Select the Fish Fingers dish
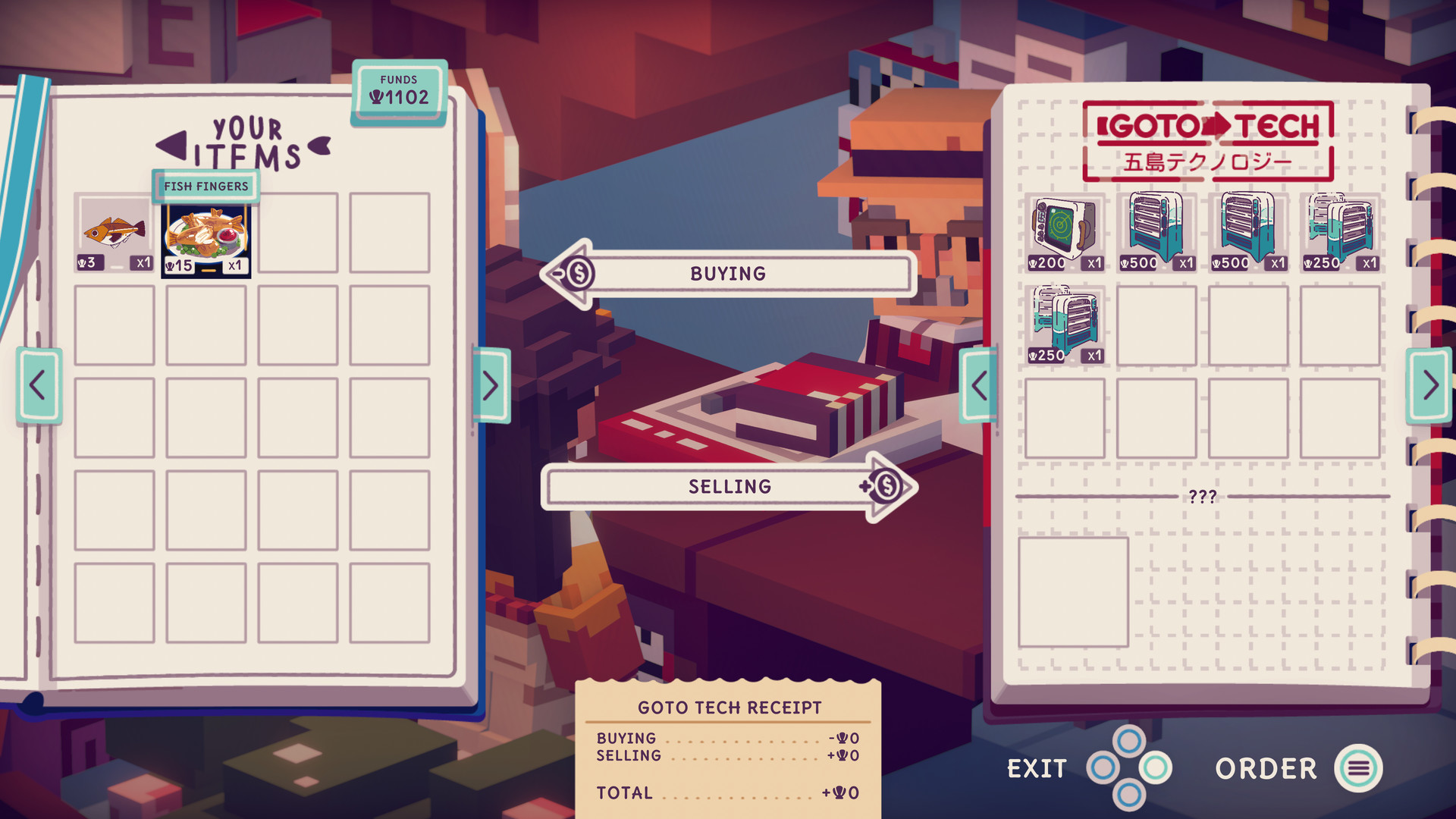Viewport: 1456px width, 819px height. [x=206, y=235]
